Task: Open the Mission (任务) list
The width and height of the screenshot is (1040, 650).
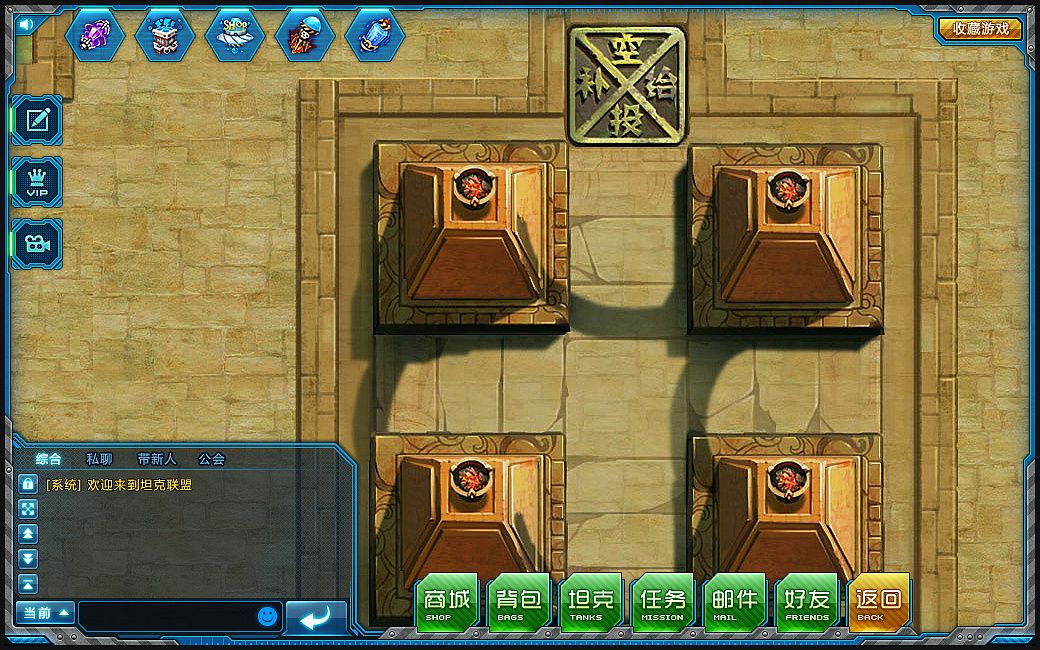Action: [x=663, y=602]
